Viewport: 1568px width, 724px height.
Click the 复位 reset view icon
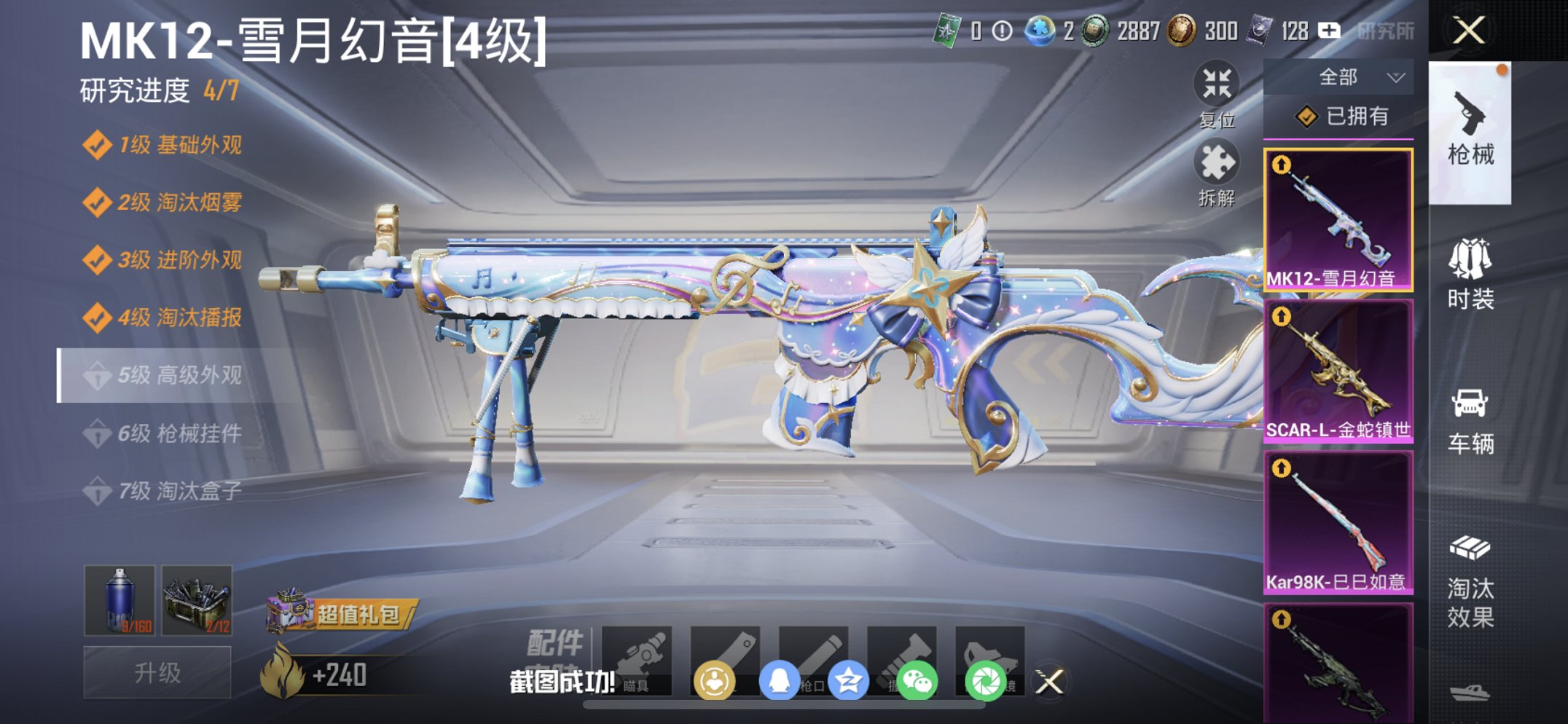coord(1217,87)
